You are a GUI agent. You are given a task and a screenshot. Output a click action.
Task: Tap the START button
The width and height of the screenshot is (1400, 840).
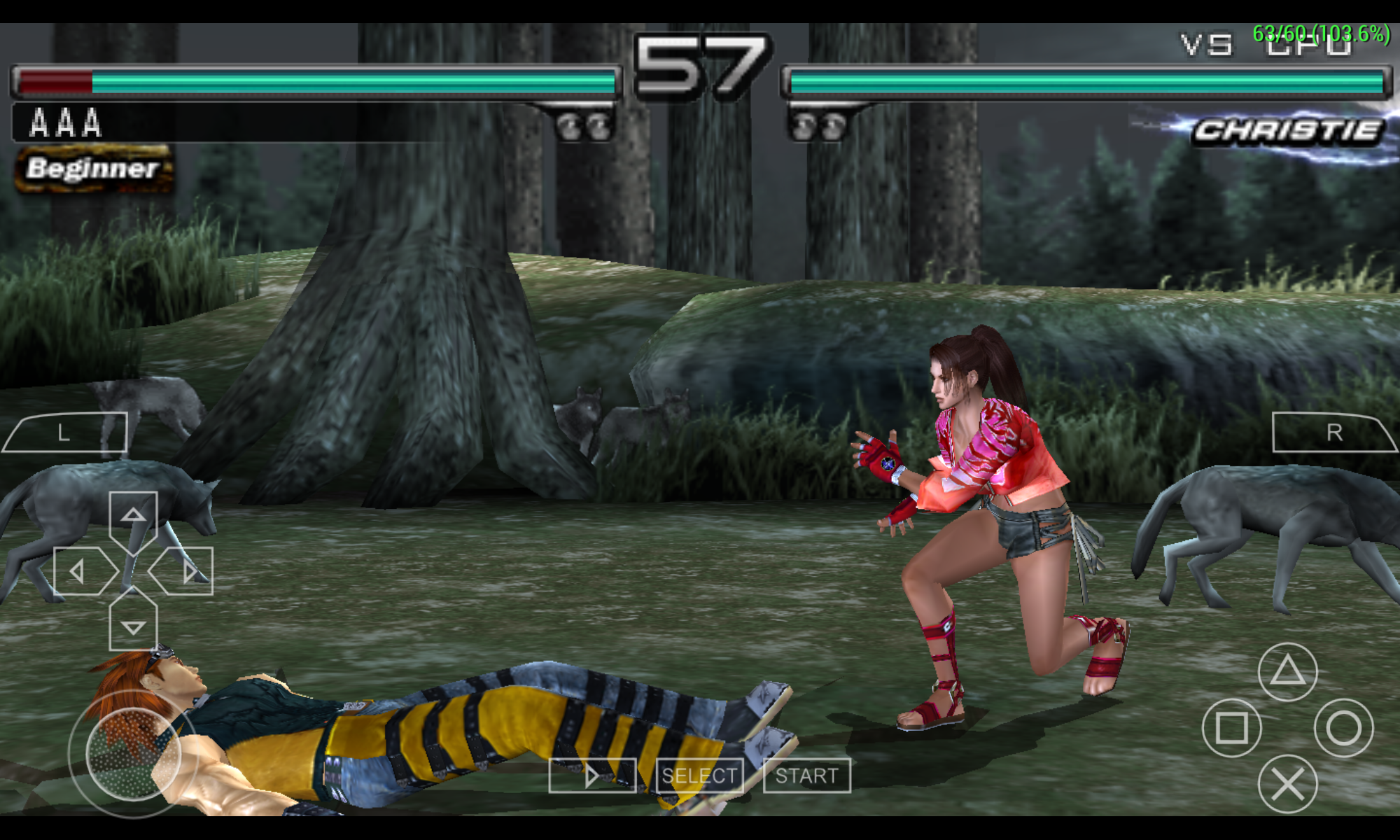[x=806, y=776]
